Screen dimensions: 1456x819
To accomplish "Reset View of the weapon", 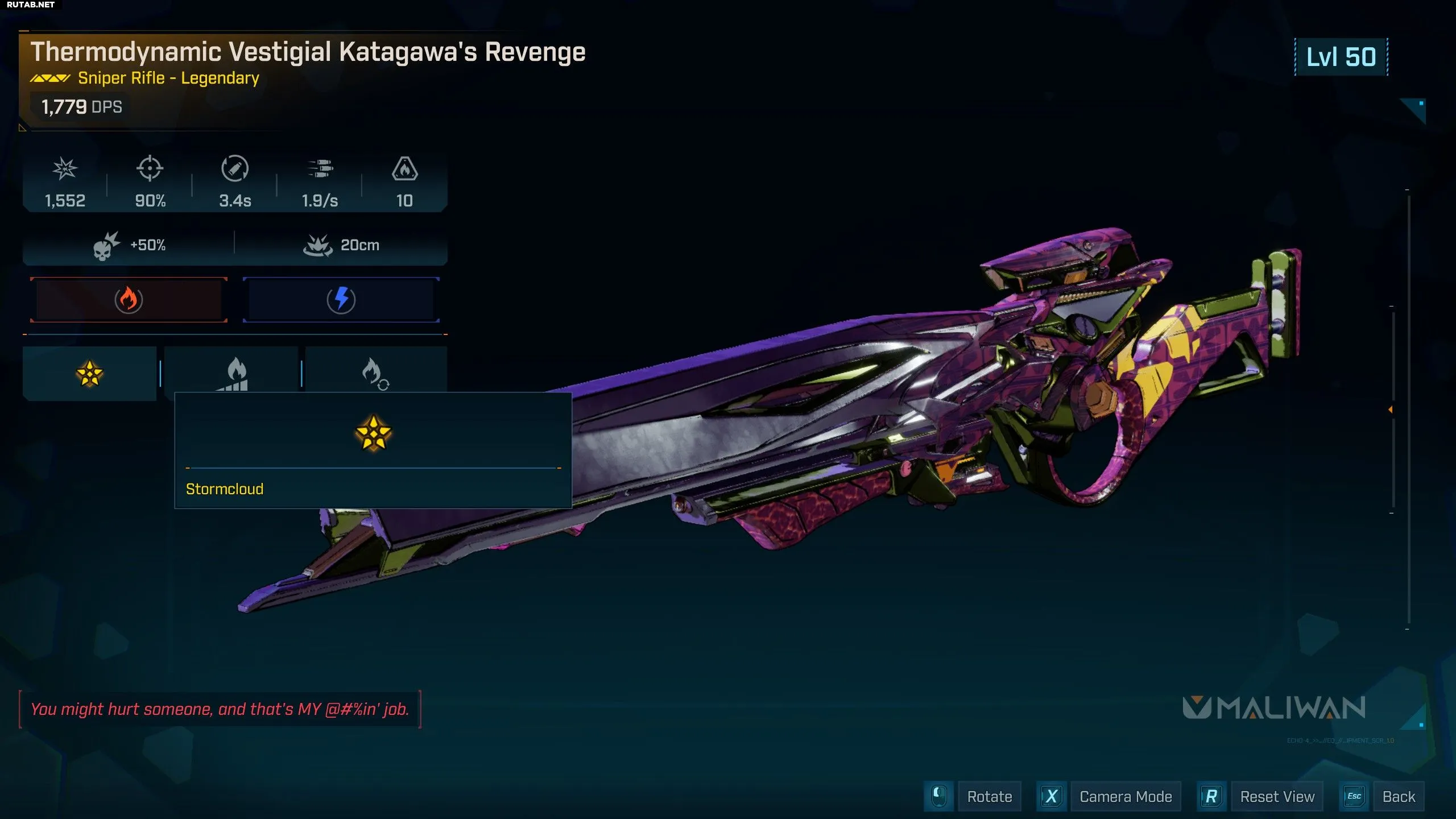I will tap(1277, 796).
